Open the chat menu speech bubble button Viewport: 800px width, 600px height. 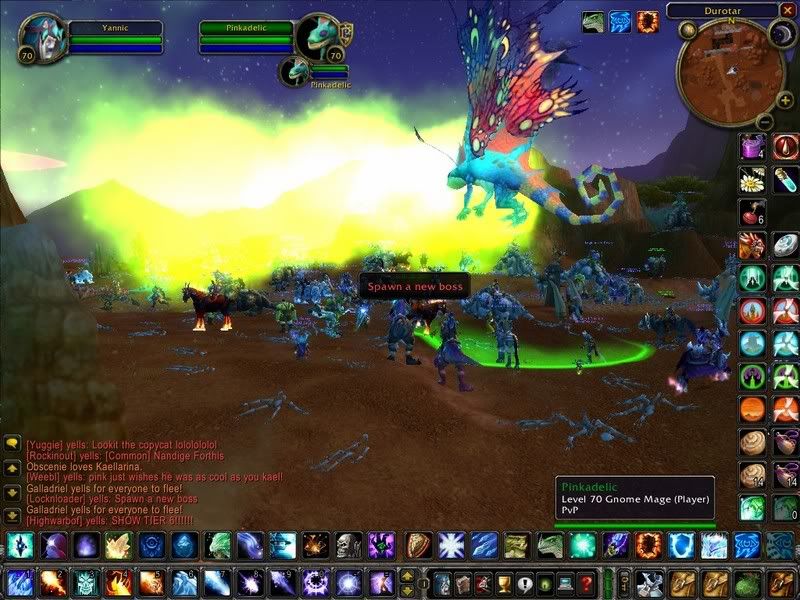tap(12, 441)
